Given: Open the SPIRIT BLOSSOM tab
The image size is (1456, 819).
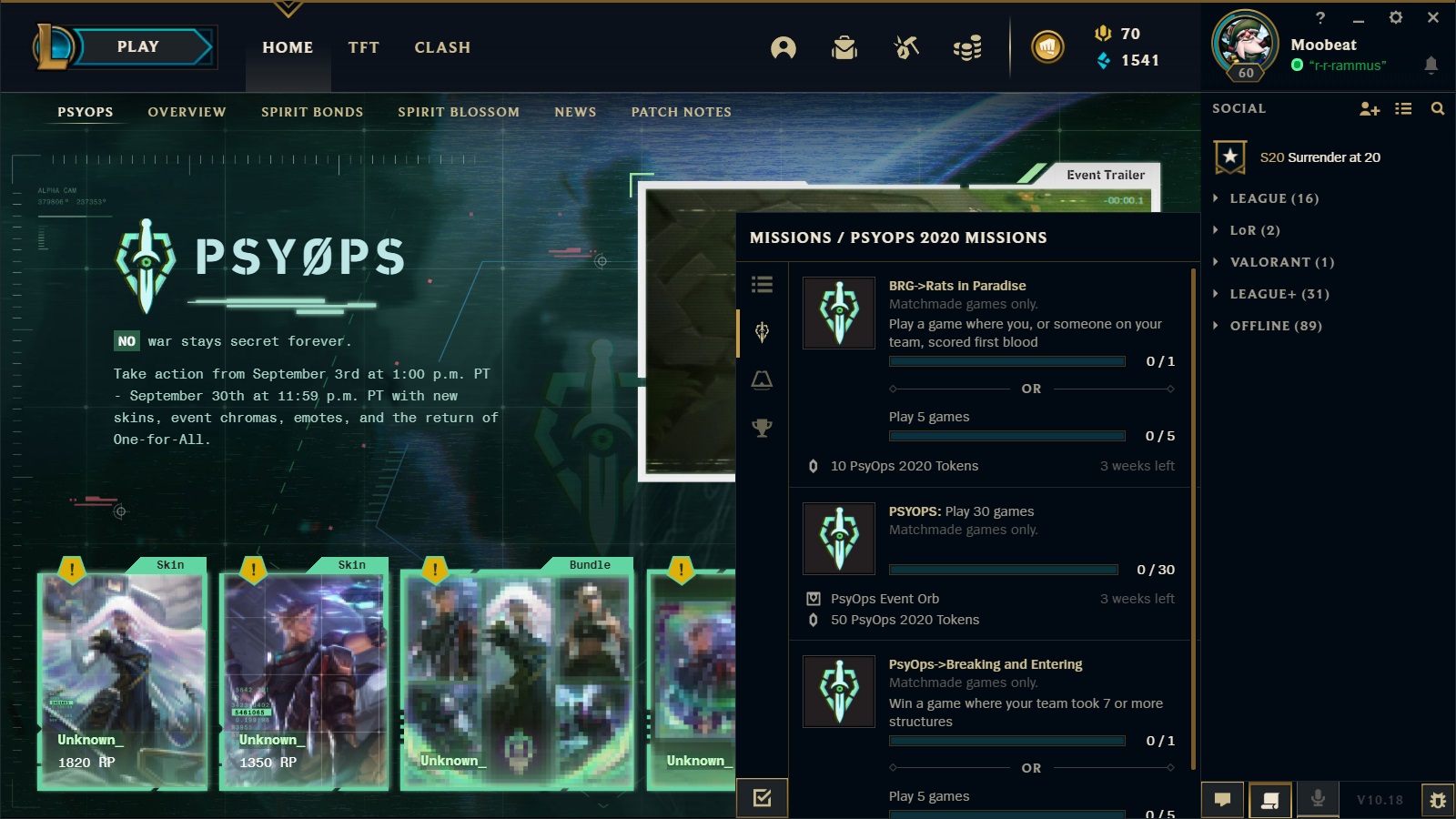Looking at the screenshot, I should [x=459, y=112].
